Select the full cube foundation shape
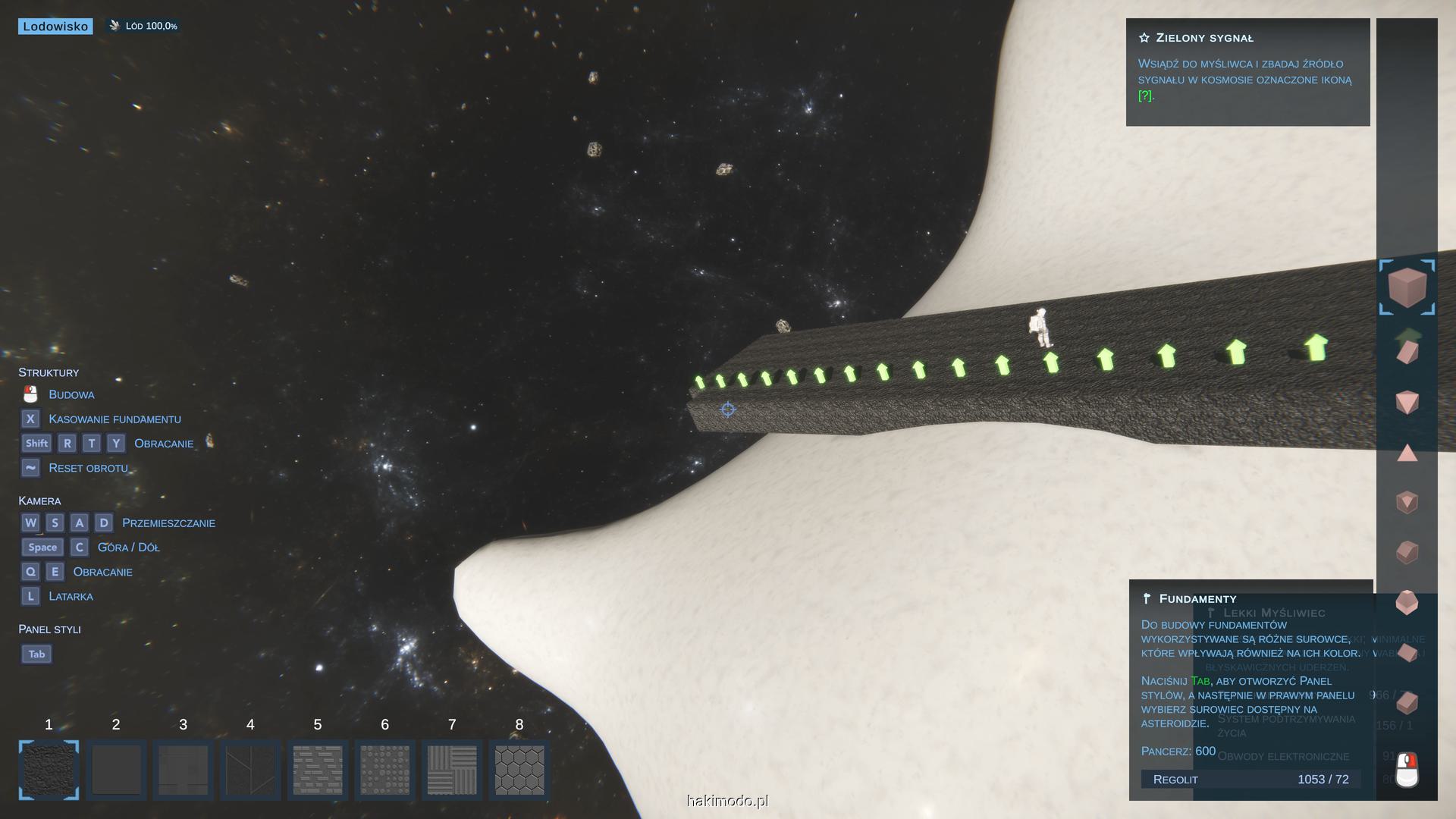The image size is (1456, 819). click(x=1407, y=287)
